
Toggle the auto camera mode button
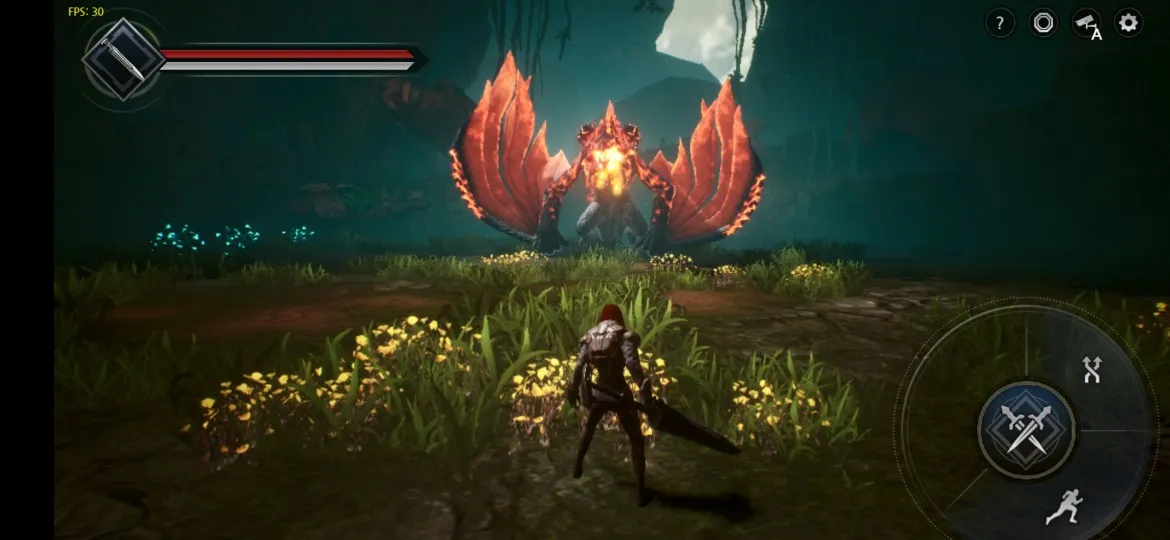1086,24
